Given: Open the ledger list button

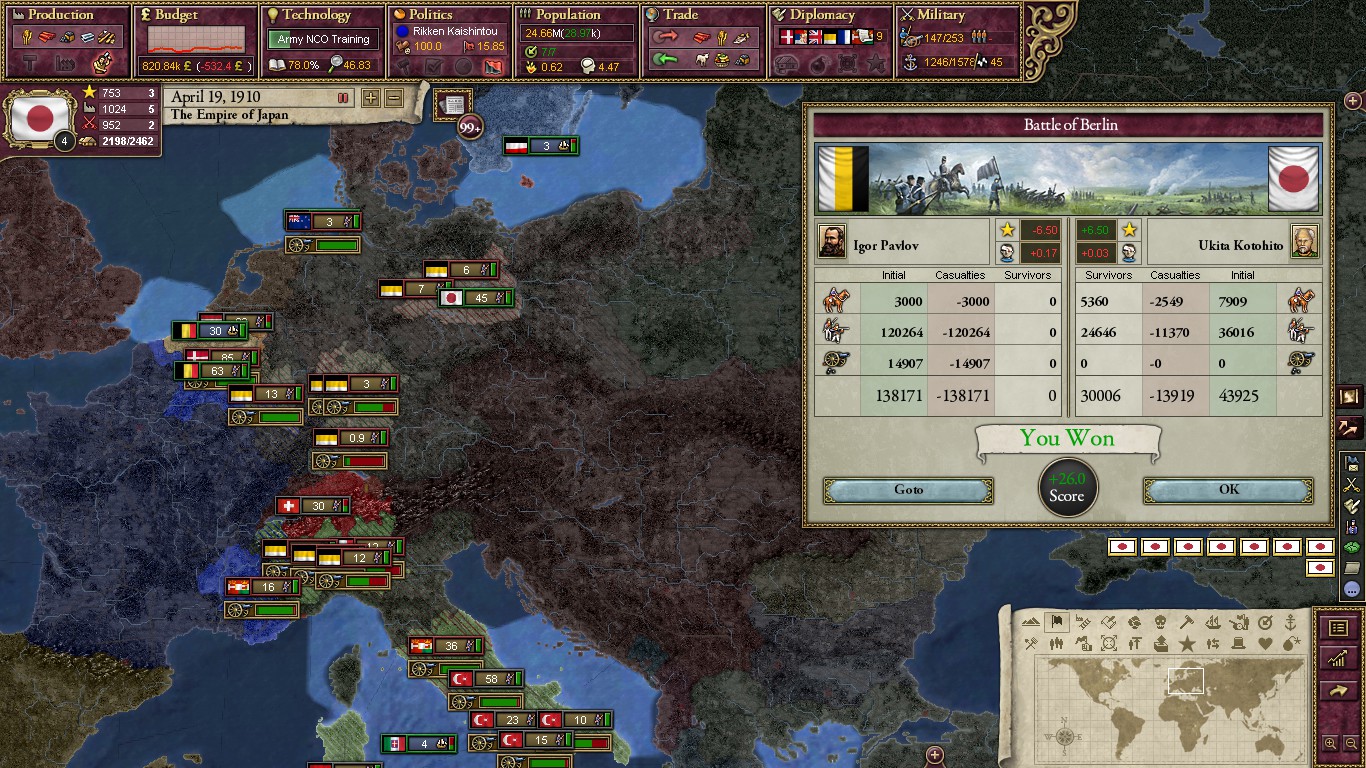Looking at the screenshot, I should coord(1338,628).
